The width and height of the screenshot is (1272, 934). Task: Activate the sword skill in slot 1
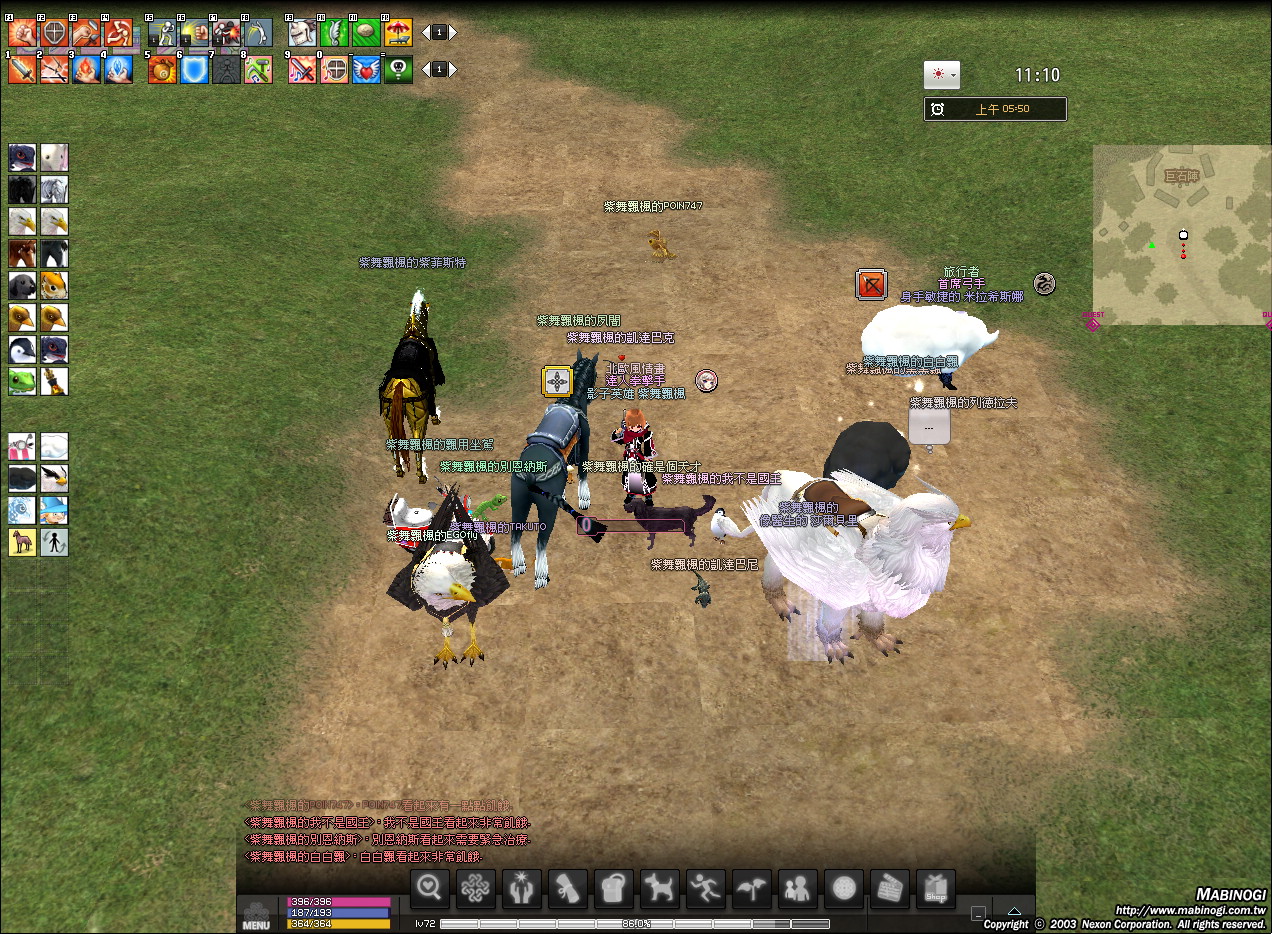coord(22,69)
